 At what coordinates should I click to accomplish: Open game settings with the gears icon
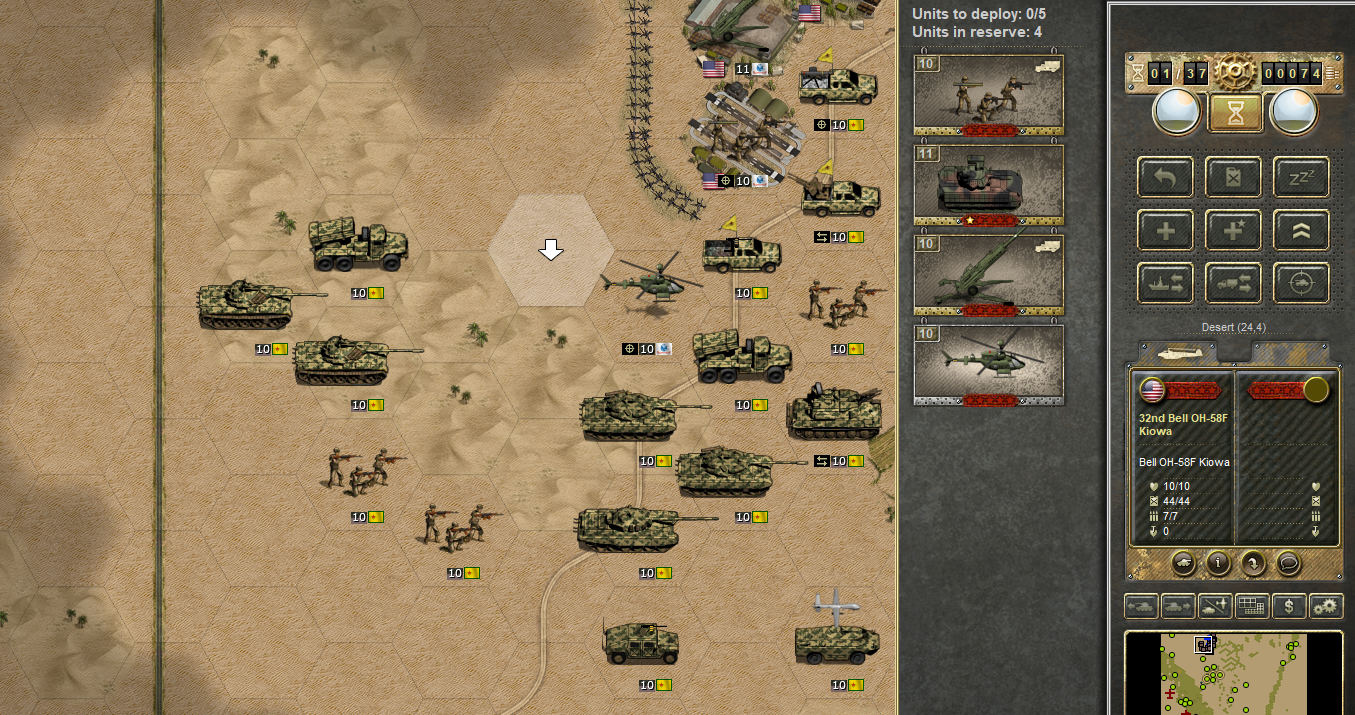click(x=1326, y=605)
